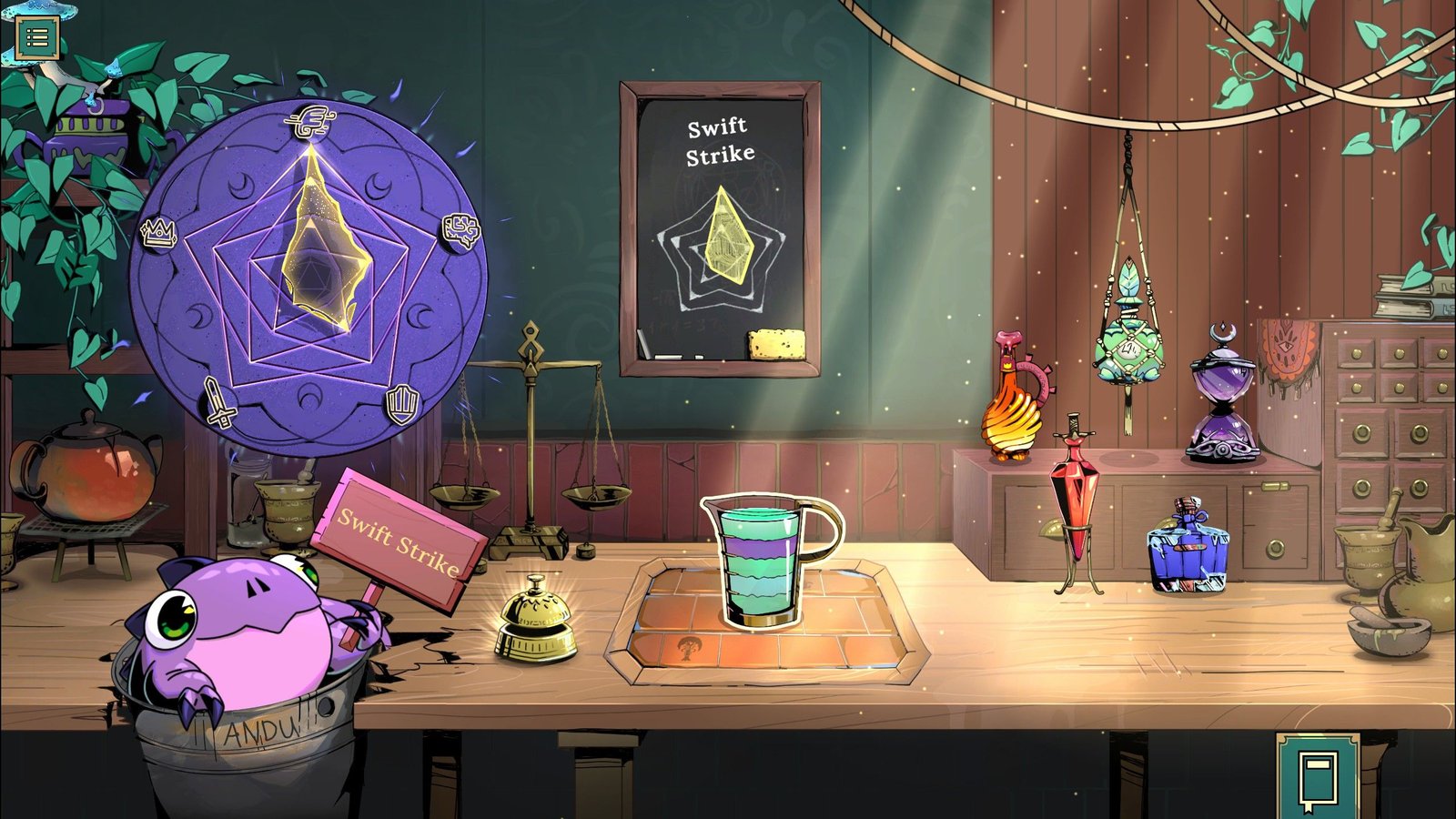Image resolution: width=1456 pixels, height=819 pixels.
Task: Click the outlined mixing jug
Action: click(x=767, y=561)
